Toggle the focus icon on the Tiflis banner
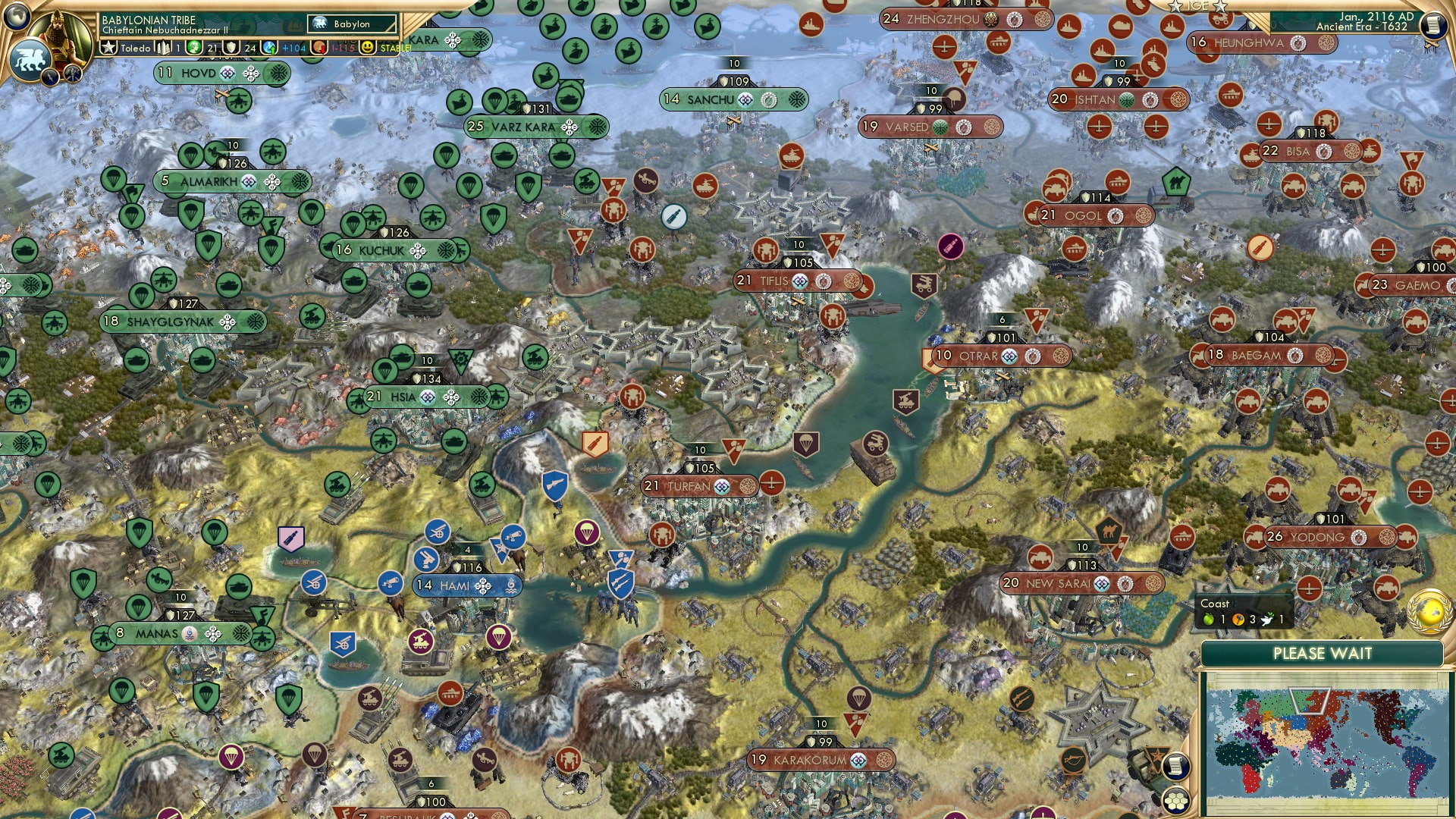 click(x=824, y=281)
